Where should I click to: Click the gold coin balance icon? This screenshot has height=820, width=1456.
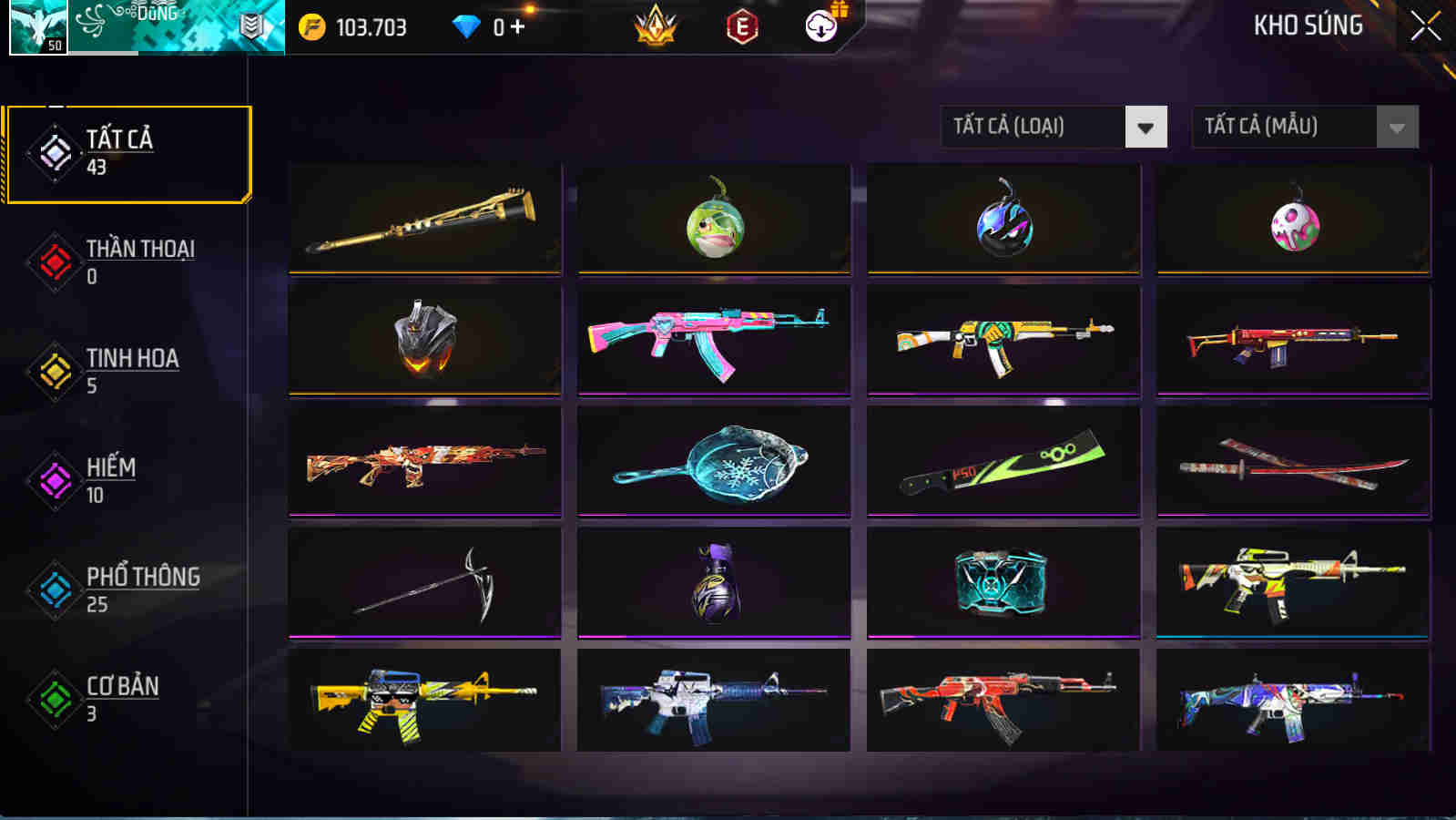tap(314, 26)
